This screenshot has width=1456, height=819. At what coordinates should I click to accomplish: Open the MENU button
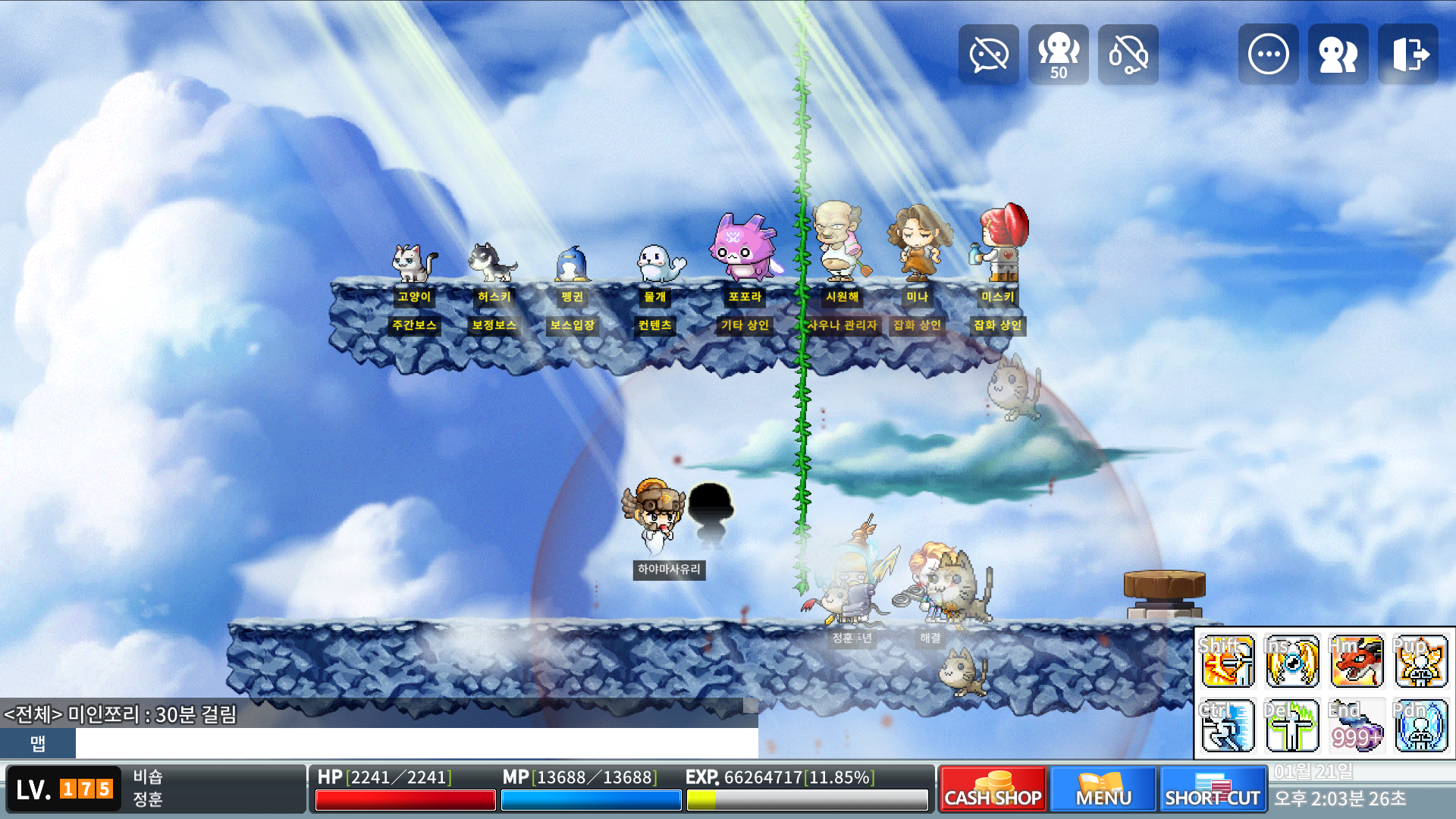[x=1103, y=789]
